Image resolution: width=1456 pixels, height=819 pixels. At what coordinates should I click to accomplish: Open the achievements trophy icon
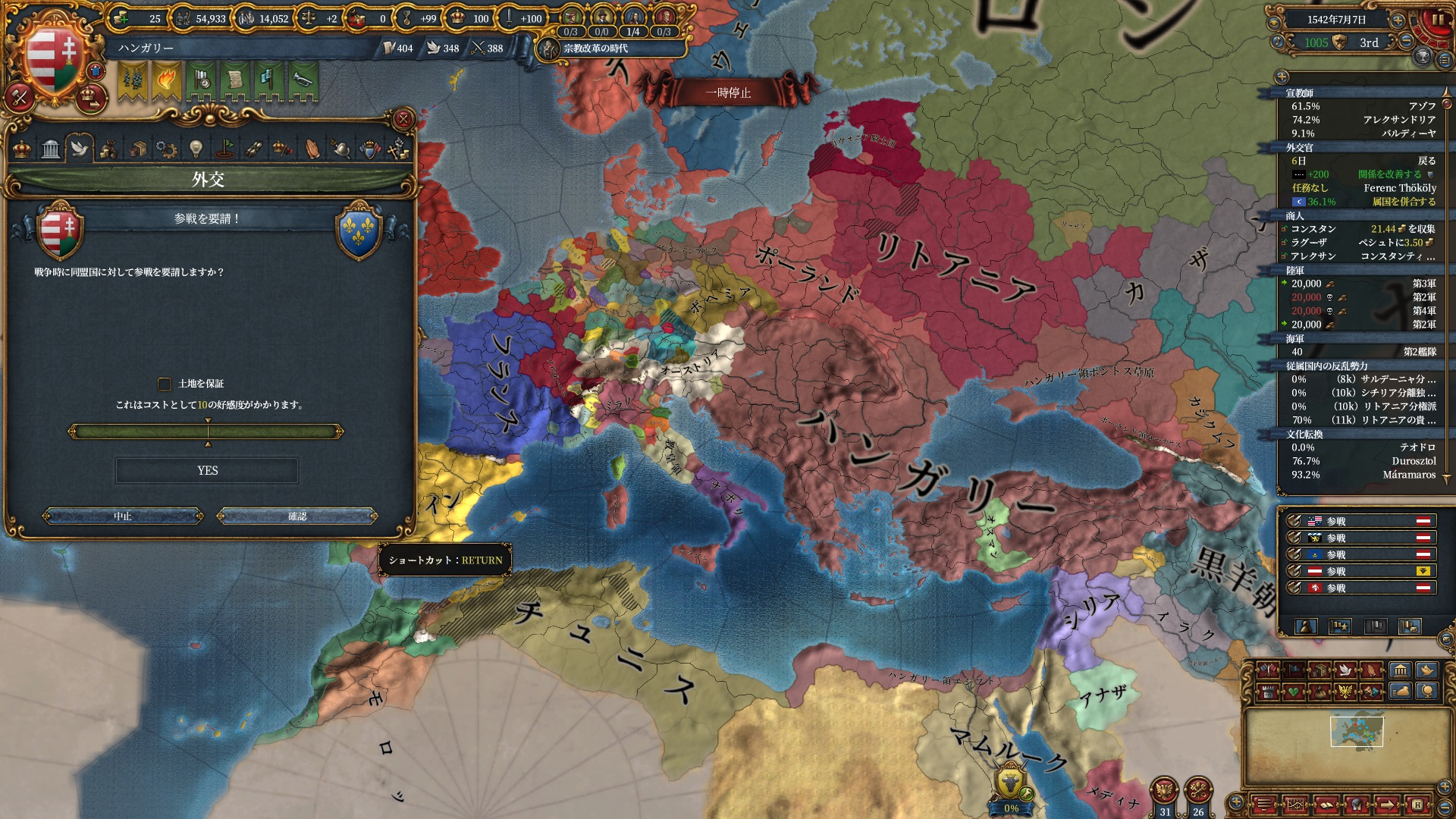click(x=1423, y=57)
